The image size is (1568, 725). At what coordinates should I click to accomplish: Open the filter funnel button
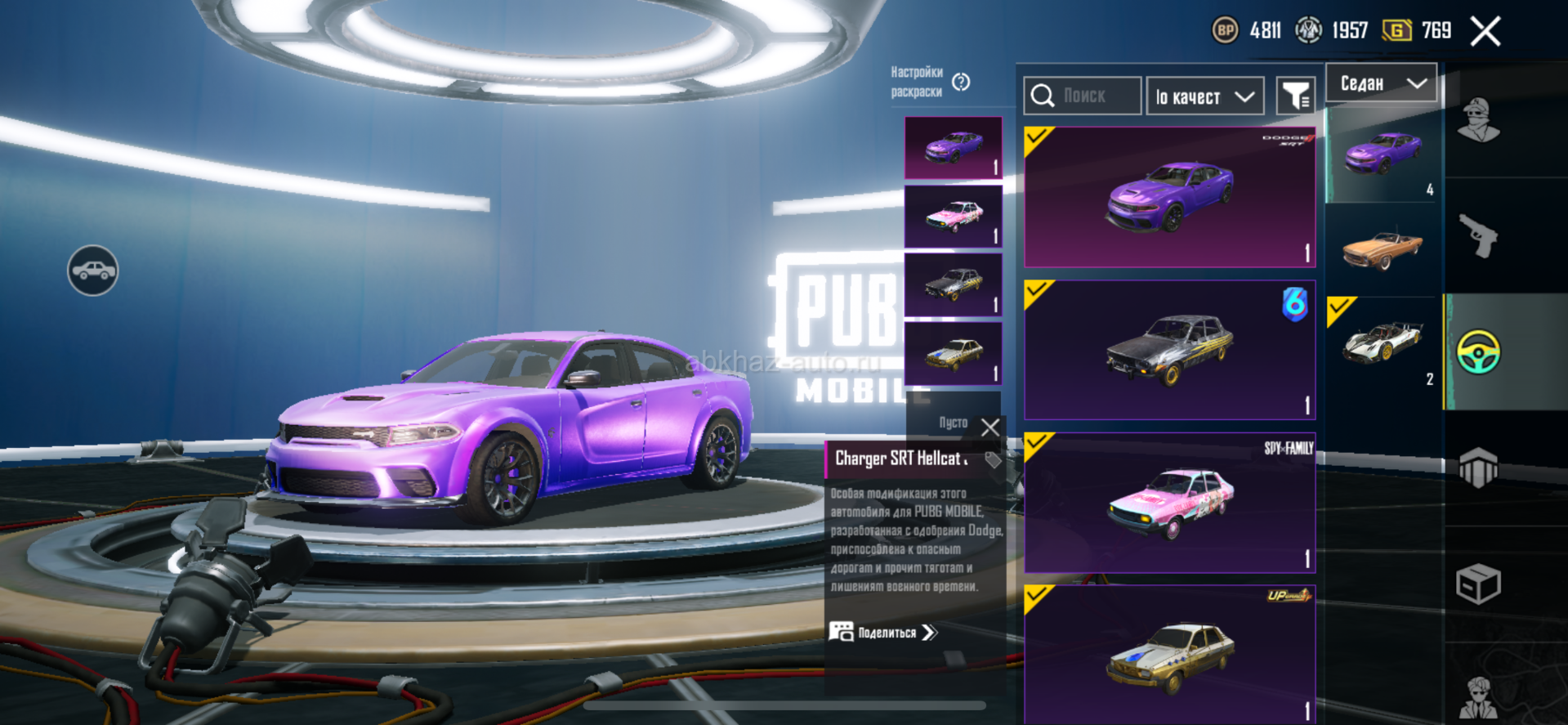[1295, 97]
